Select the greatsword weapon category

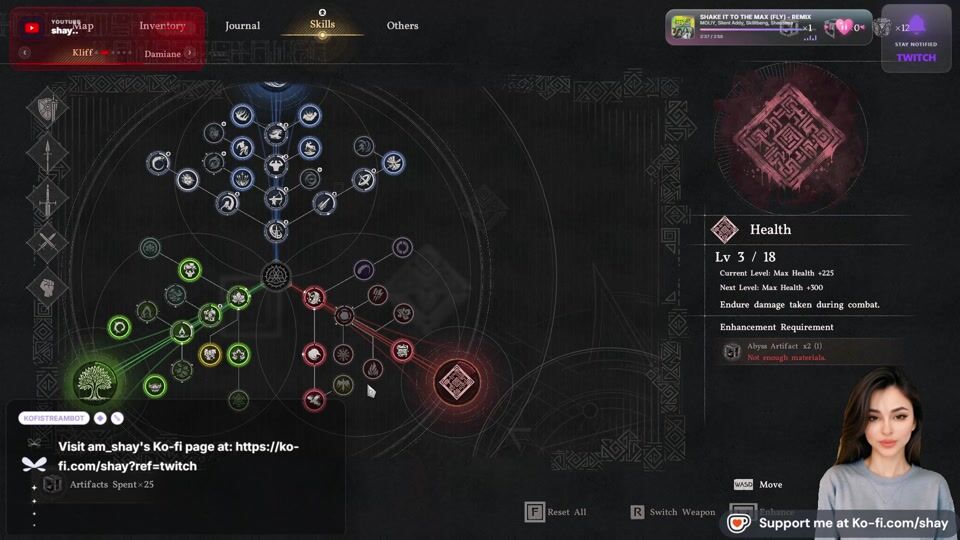point(47,199)
